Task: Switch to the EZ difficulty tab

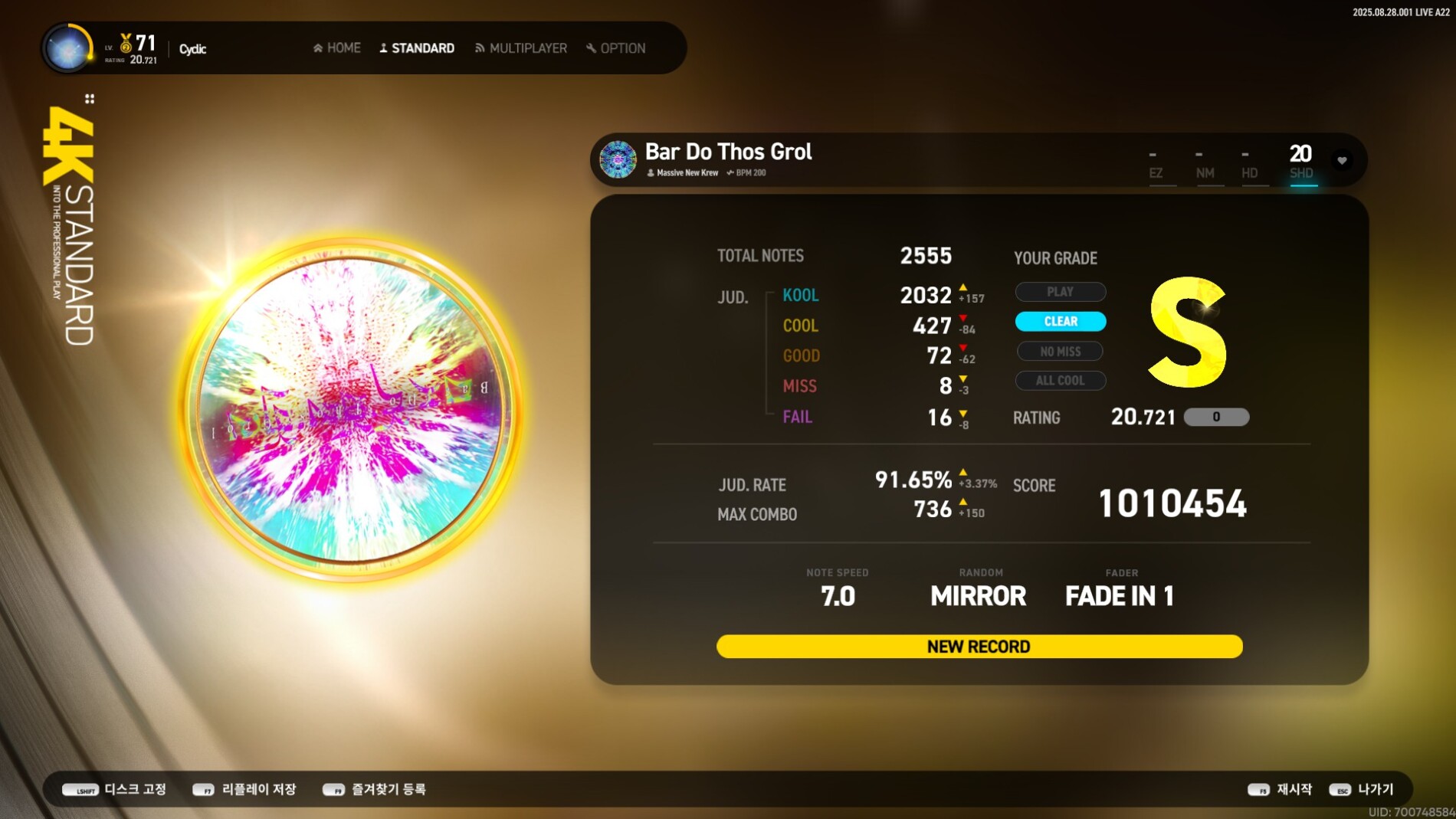Action: tap(1156, 163)
